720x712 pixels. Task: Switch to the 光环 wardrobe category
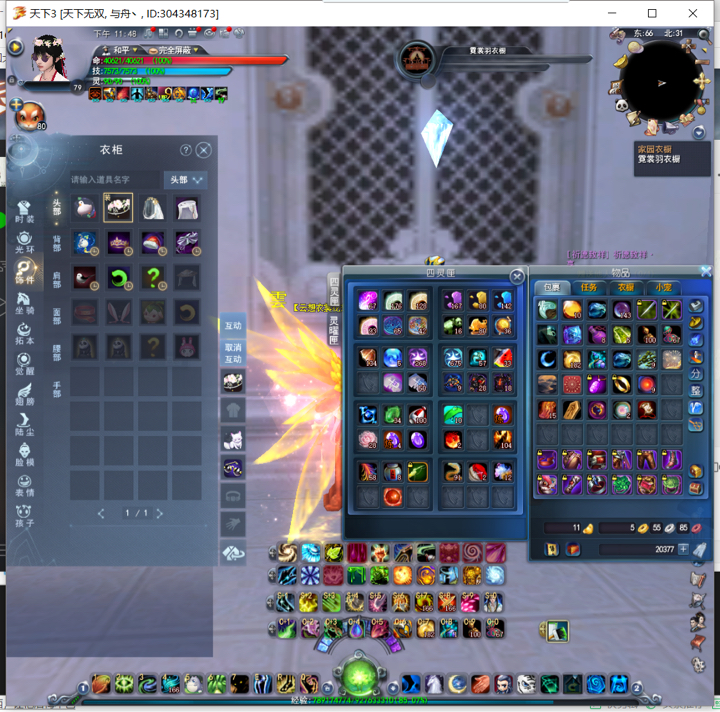[x=24, y=241]
